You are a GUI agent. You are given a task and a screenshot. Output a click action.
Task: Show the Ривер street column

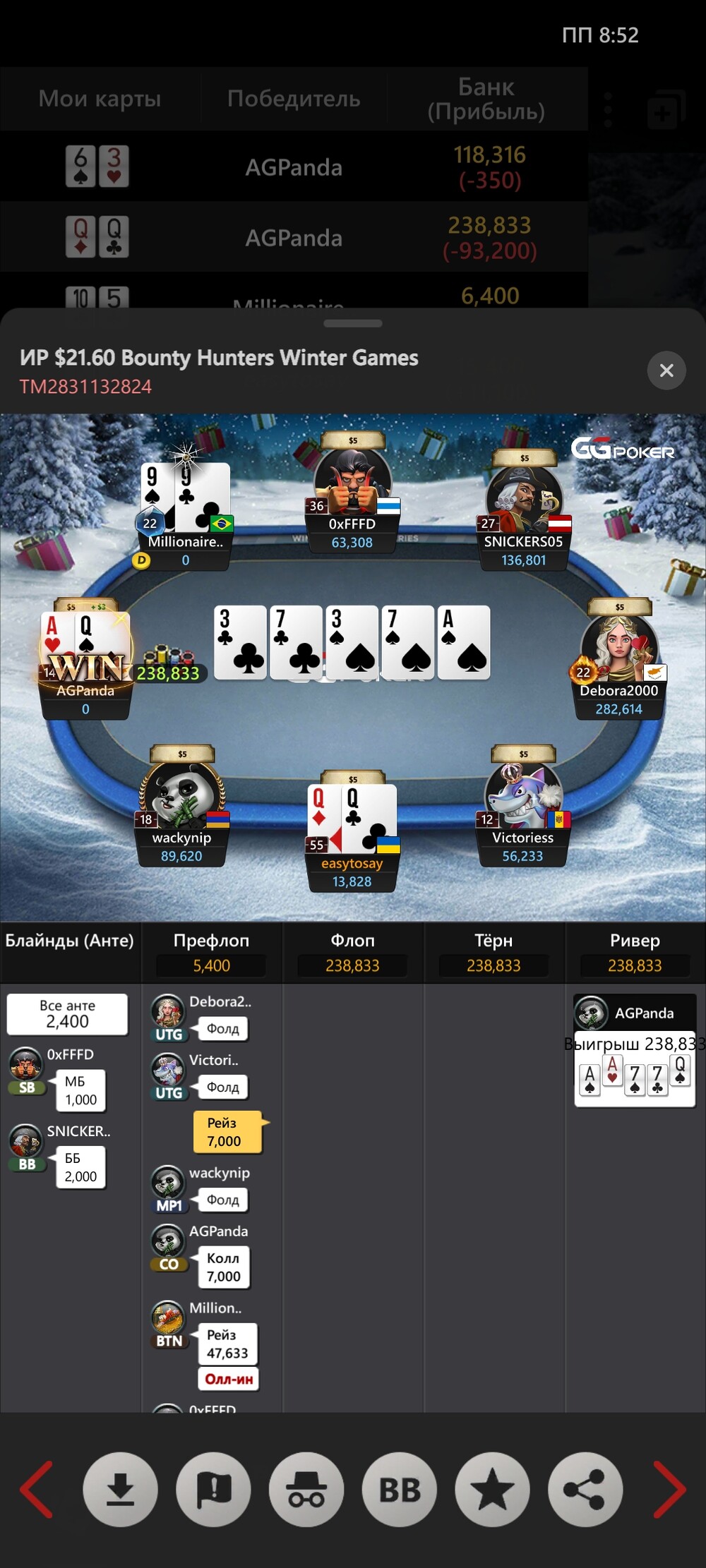click(x=635, y=952)
